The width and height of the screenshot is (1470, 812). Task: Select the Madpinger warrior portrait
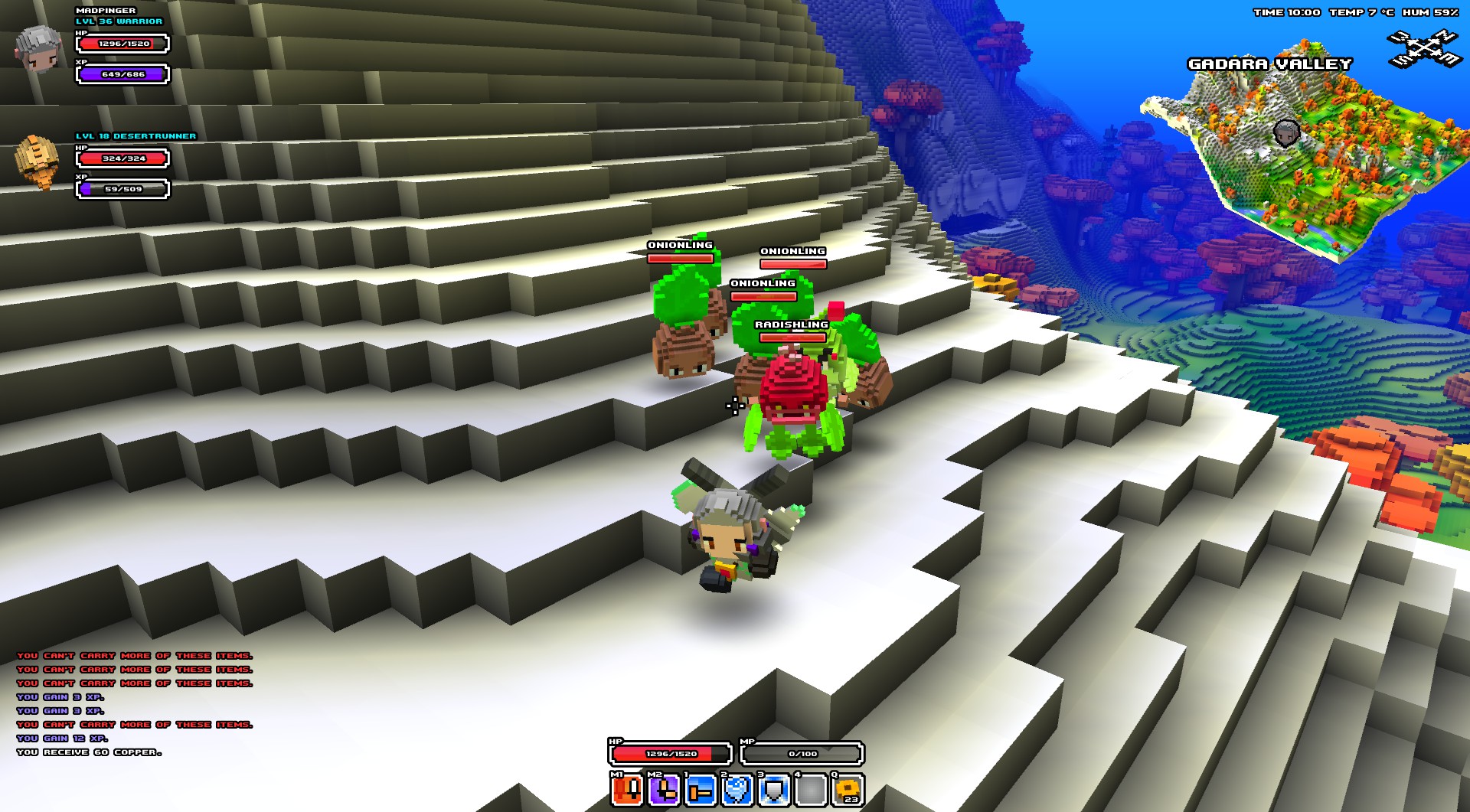click(x=38, y=47)
